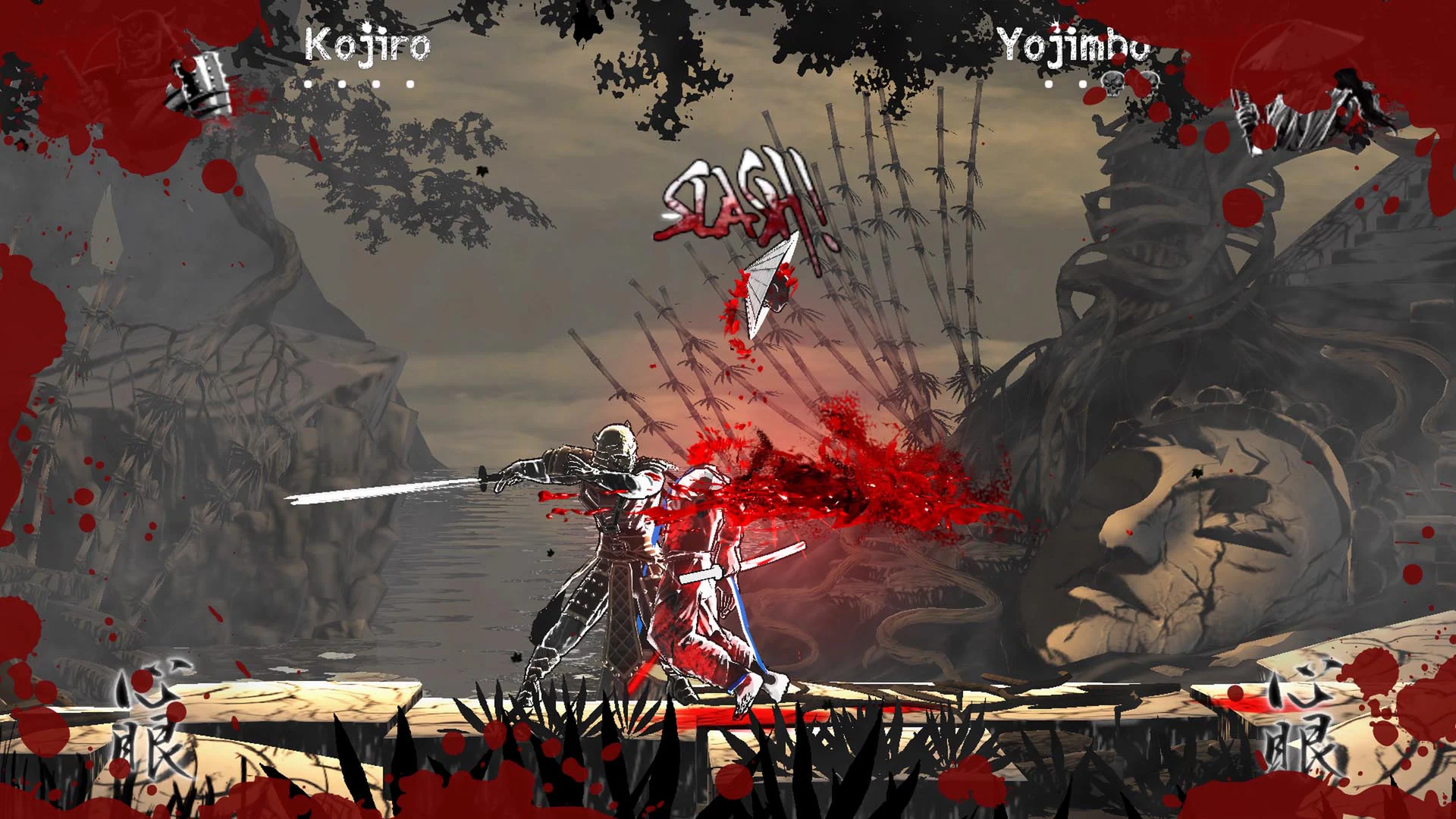
Task: Toggle the first white round dot under Kojiro
Action: 307,84
